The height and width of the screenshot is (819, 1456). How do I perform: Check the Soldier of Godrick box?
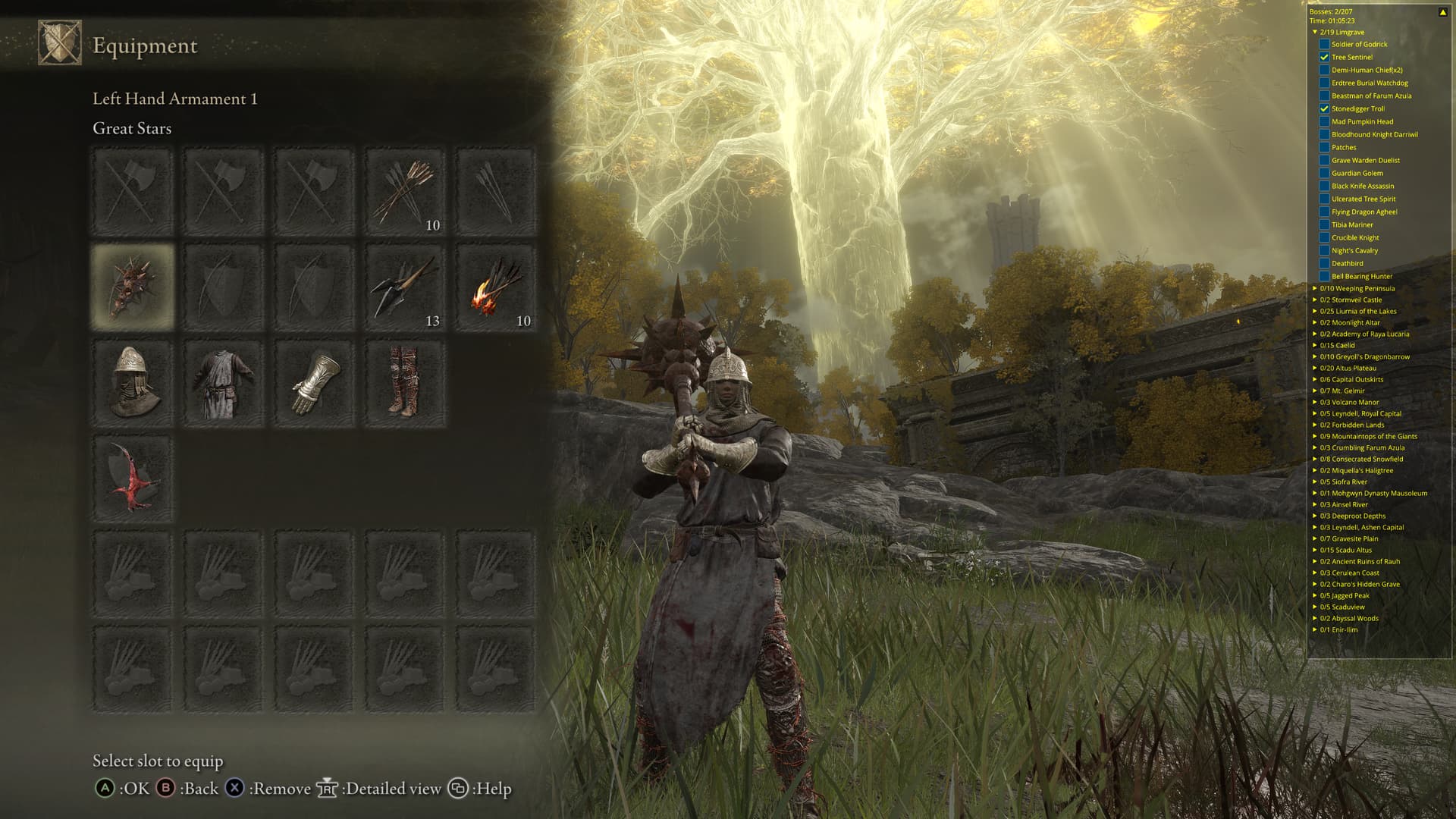click(x=1324, y=44)
